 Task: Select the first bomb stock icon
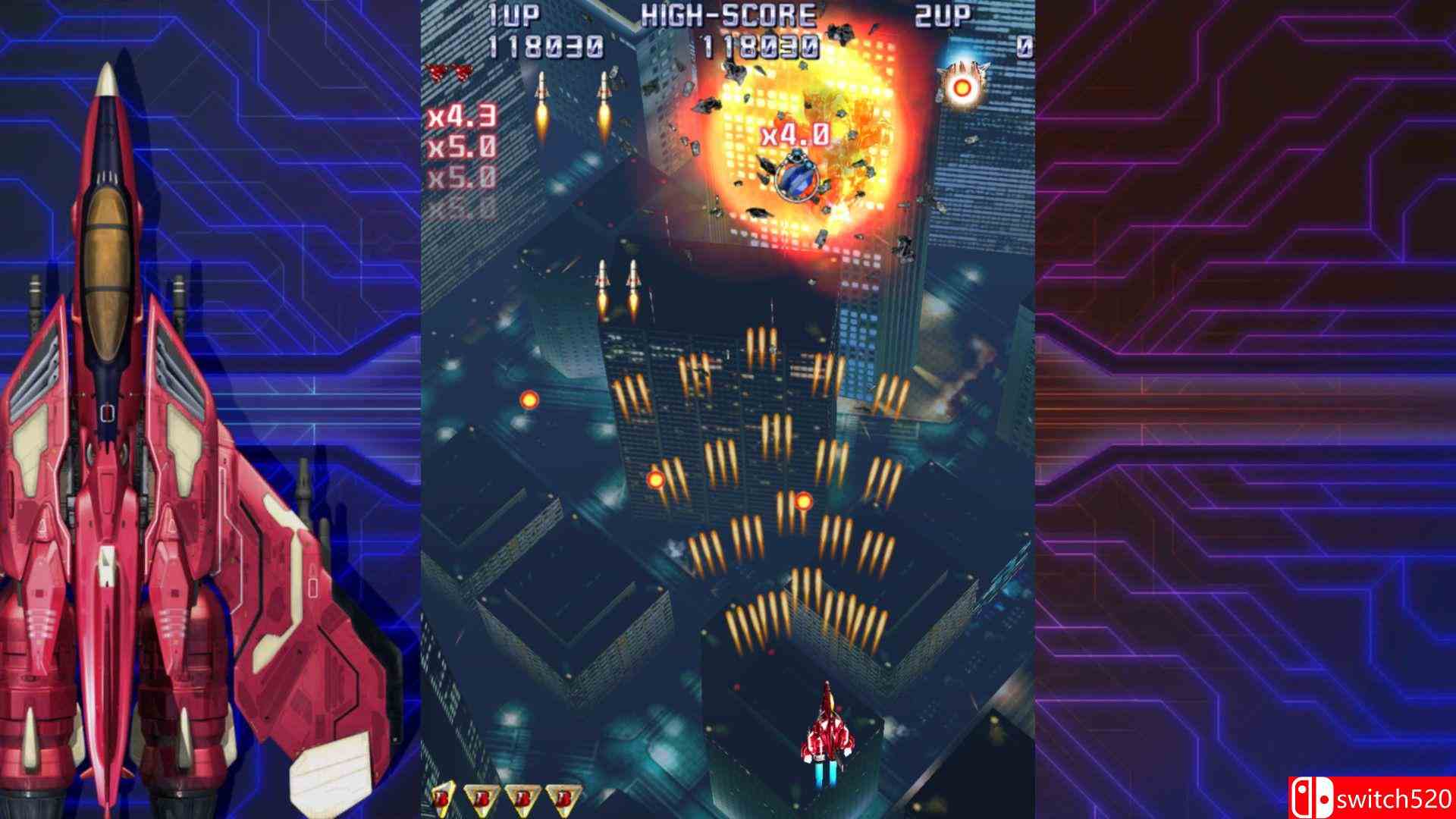444,797
